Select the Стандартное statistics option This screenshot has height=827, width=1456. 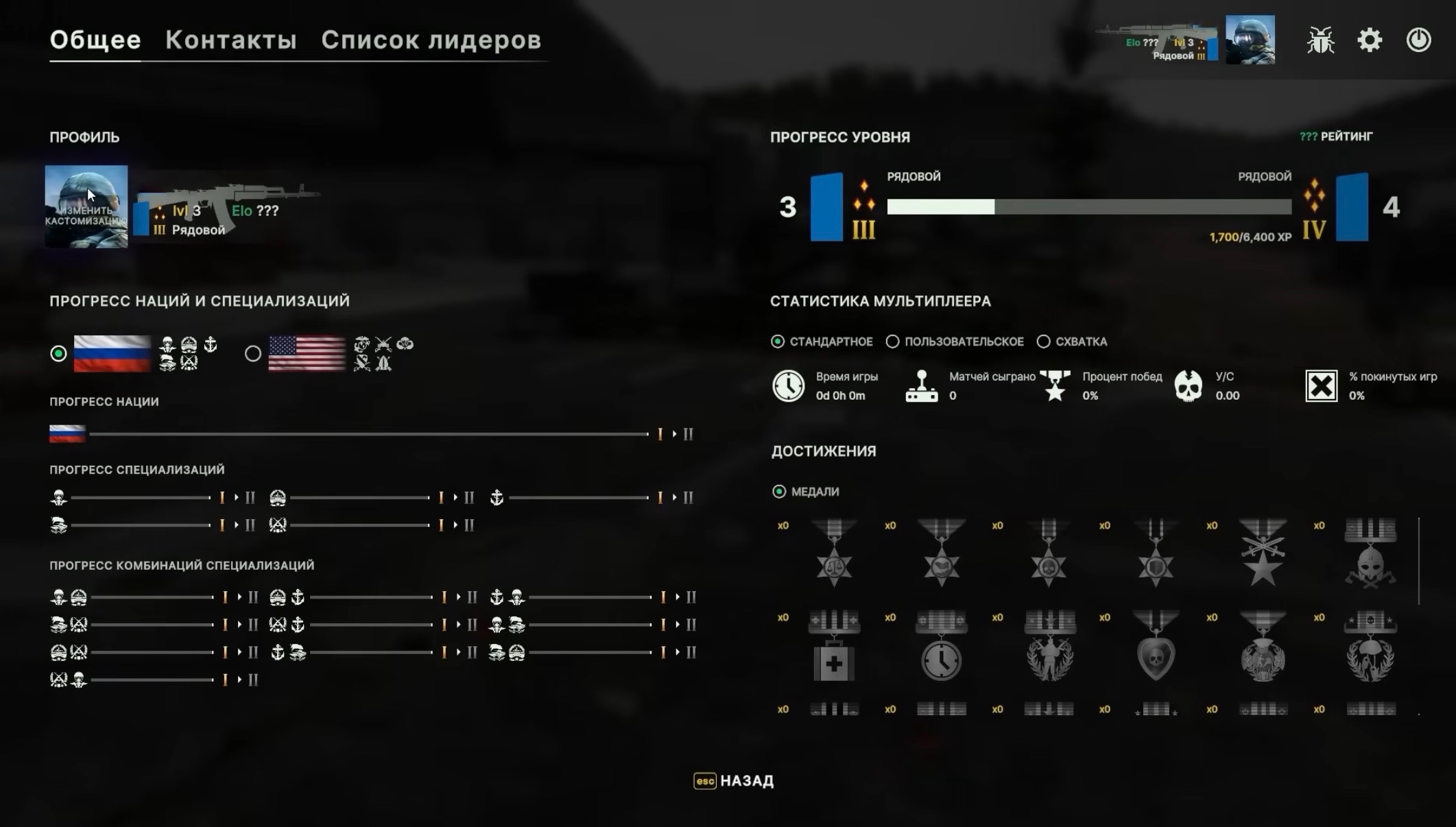coord(778,341)
